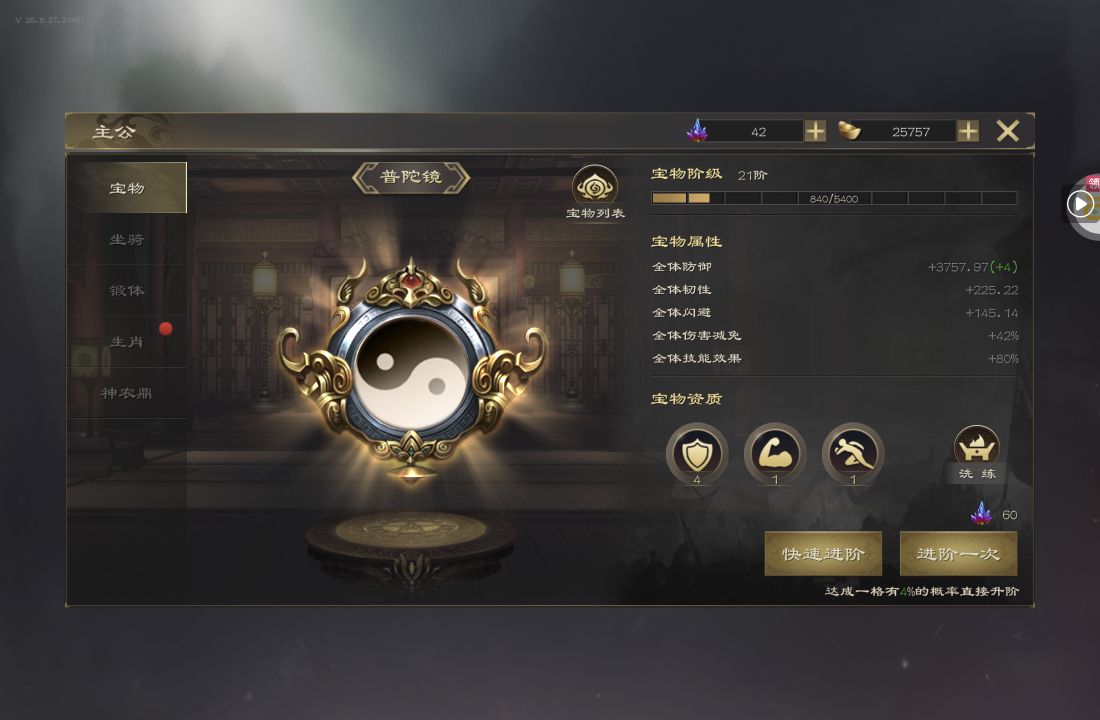Switch to the 坐骑 tab
The width and height of the screenshot is (1100, 720).
(x=127, y=239)
